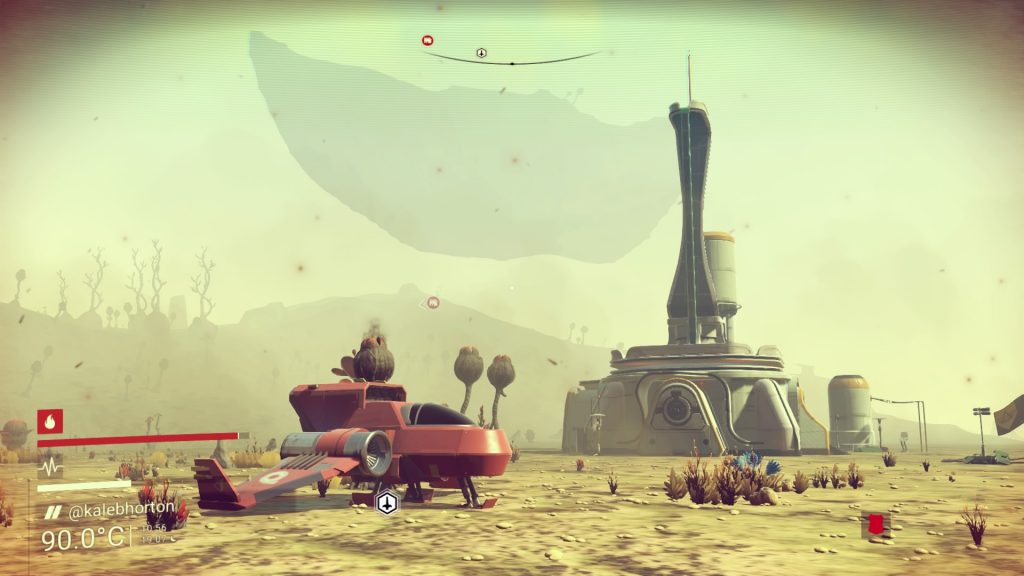
Task: Click the red square icon near the screen corner
Action: [x=877, y=524]
